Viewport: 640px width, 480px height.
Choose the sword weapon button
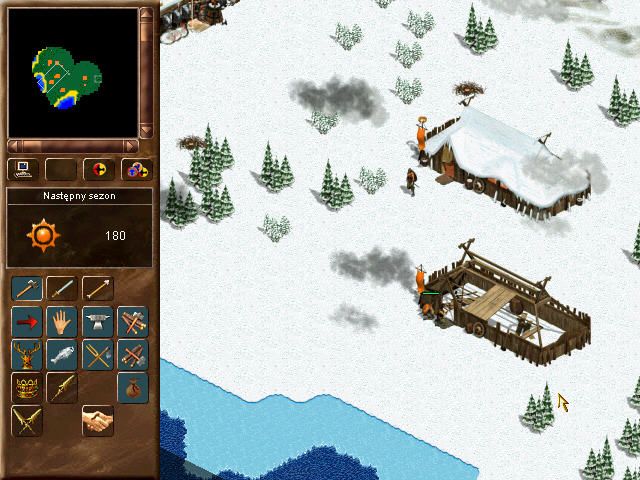(x=62, y=289)
